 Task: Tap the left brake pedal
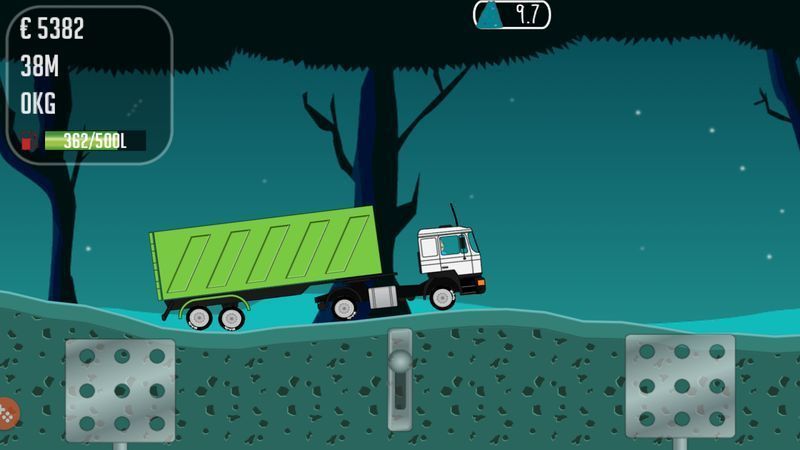point(120,389)
